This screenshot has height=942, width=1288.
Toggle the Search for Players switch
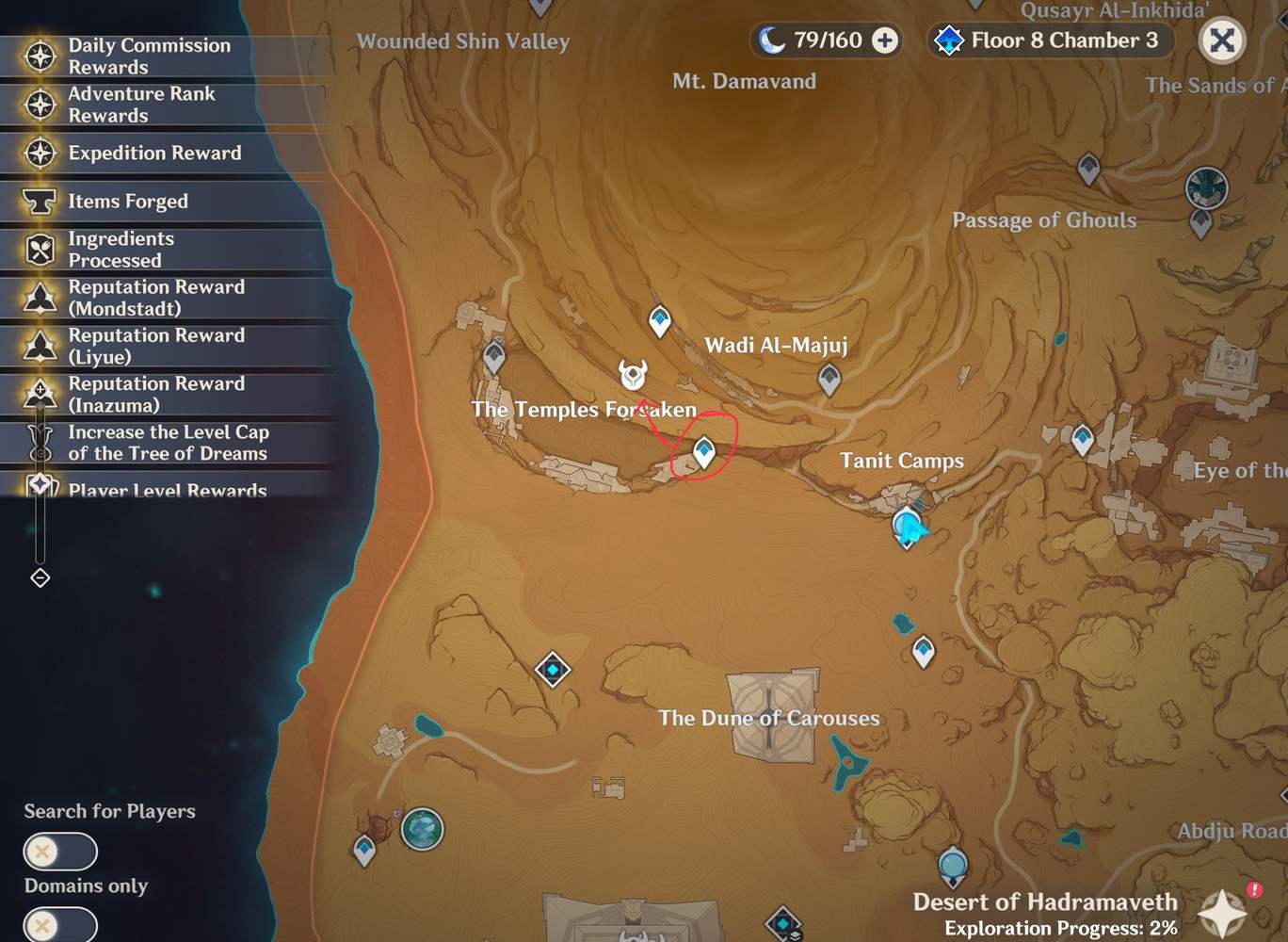click(x=59, y=851)
